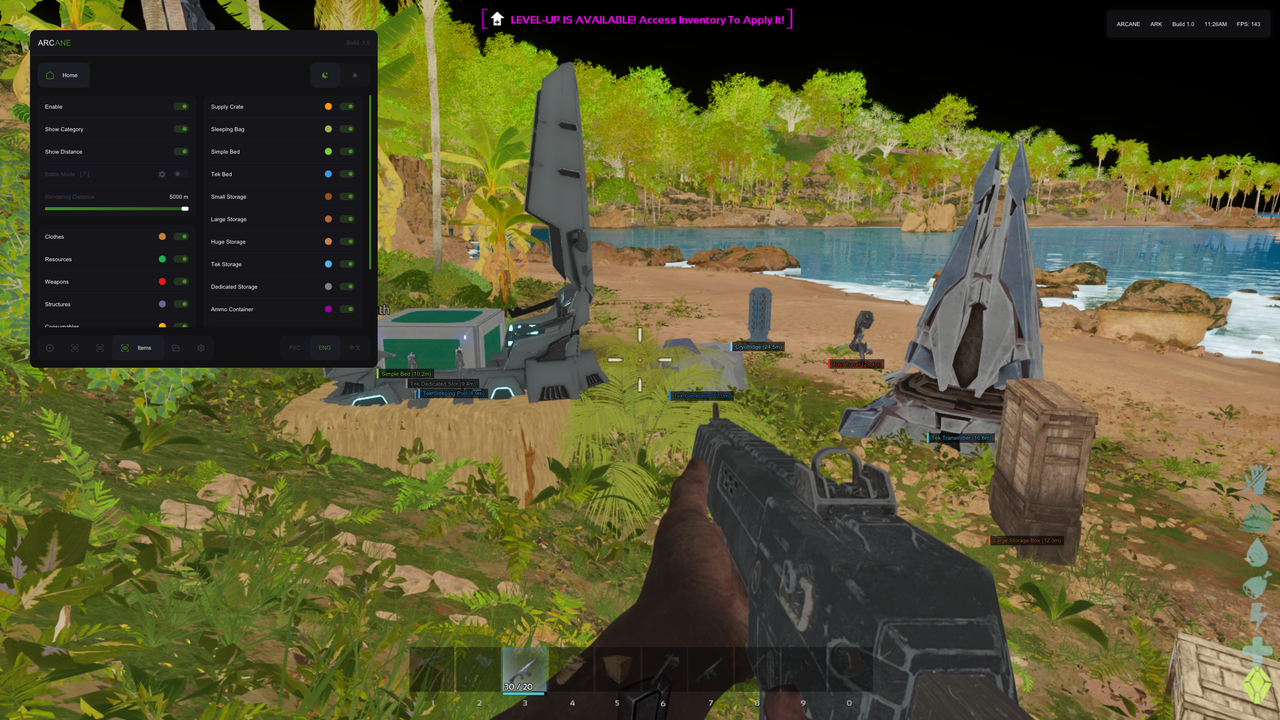
Task: Open the folder icon in bottom toolbar
Action: [178, 348]
